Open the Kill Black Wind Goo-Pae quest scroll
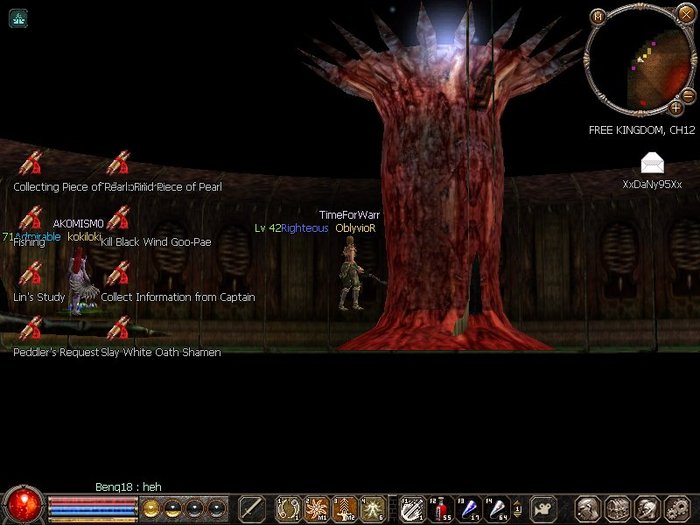 click(118, 219)
